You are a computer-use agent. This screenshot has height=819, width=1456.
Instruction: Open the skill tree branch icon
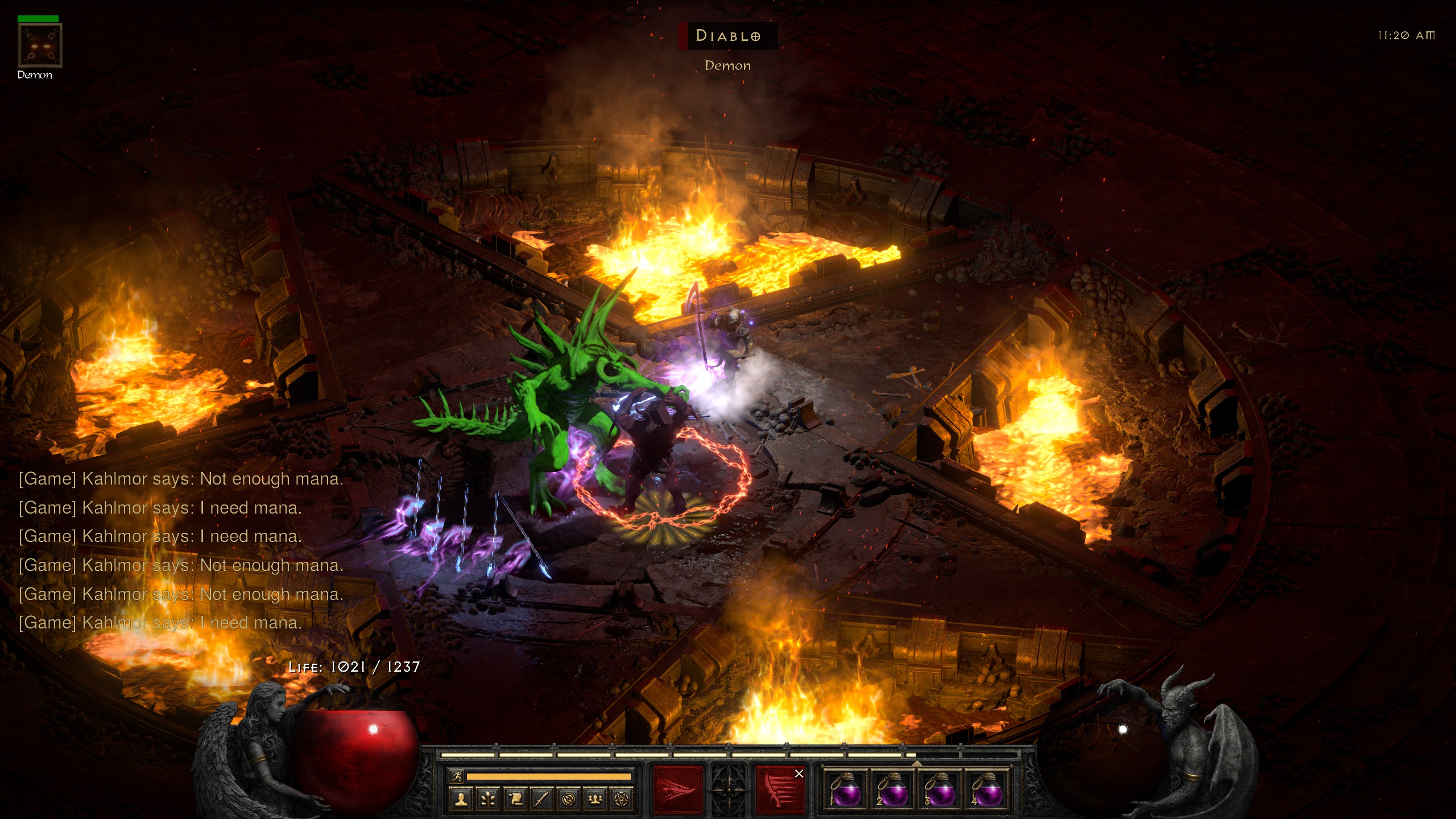[488, 799]
